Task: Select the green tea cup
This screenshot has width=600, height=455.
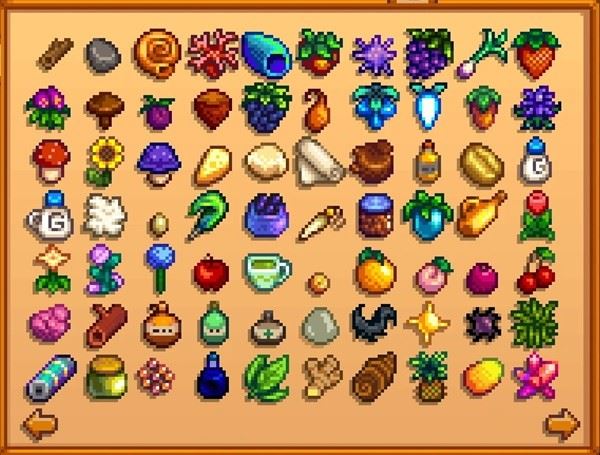Action: [x=264, y=268]
